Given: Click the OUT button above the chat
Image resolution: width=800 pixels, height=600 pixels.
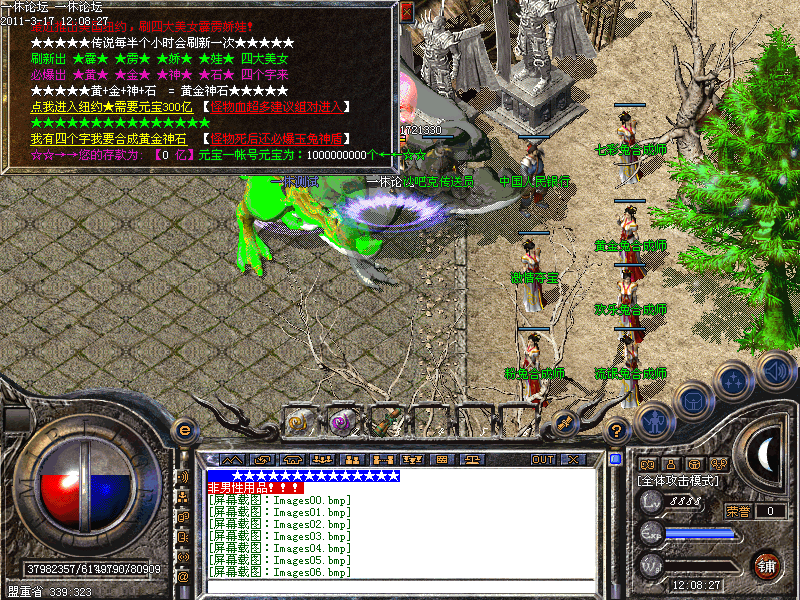Looking at the screenshot, I should tap(543, 459).
